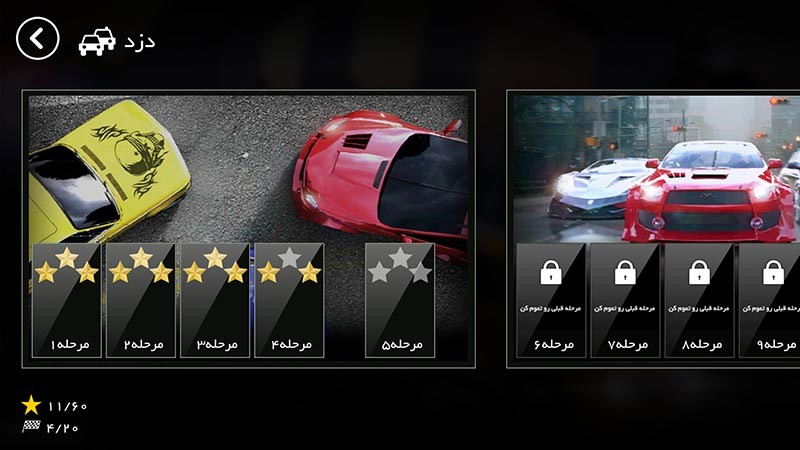The width and height of the screenshot is (800, 450).
Task: Start level 5 with grey stars
Action: click(400, 300)
